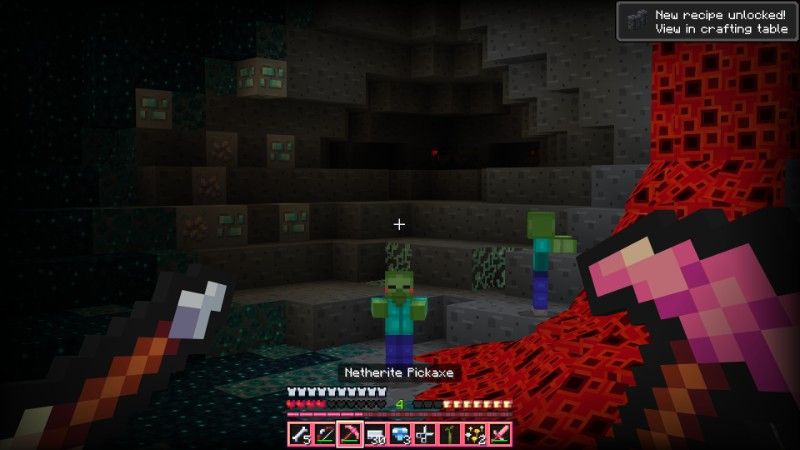Screen dimensions: 800x450
Task: Select the fishing rod hotbar slot
Action: 324,435
